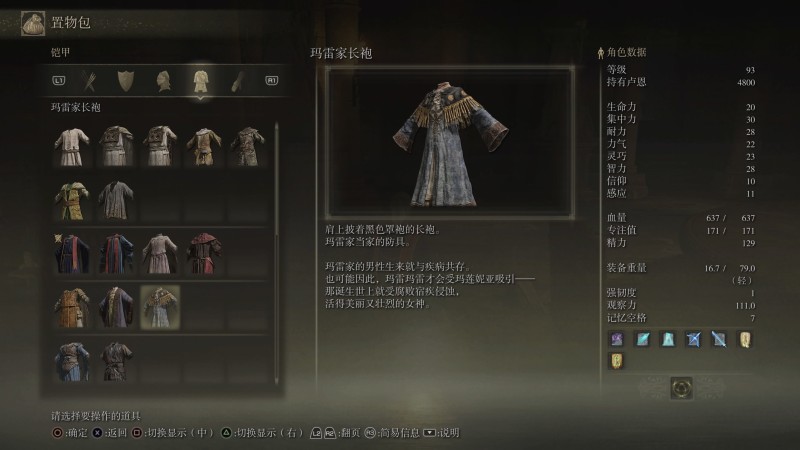Select the teal bell-shaped spell icon
The image size is (800, 450).
[x=668, y=339]
